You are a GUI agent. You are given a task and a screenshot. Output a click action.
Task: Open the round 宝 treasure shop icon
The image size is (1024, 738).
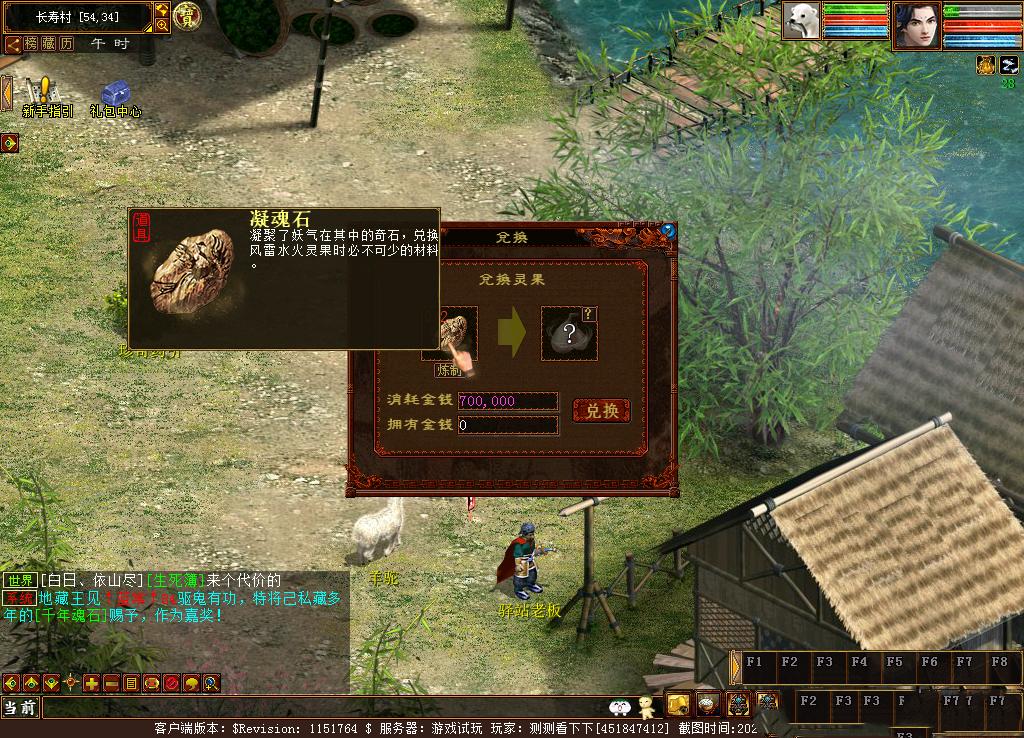click(187, 16)
